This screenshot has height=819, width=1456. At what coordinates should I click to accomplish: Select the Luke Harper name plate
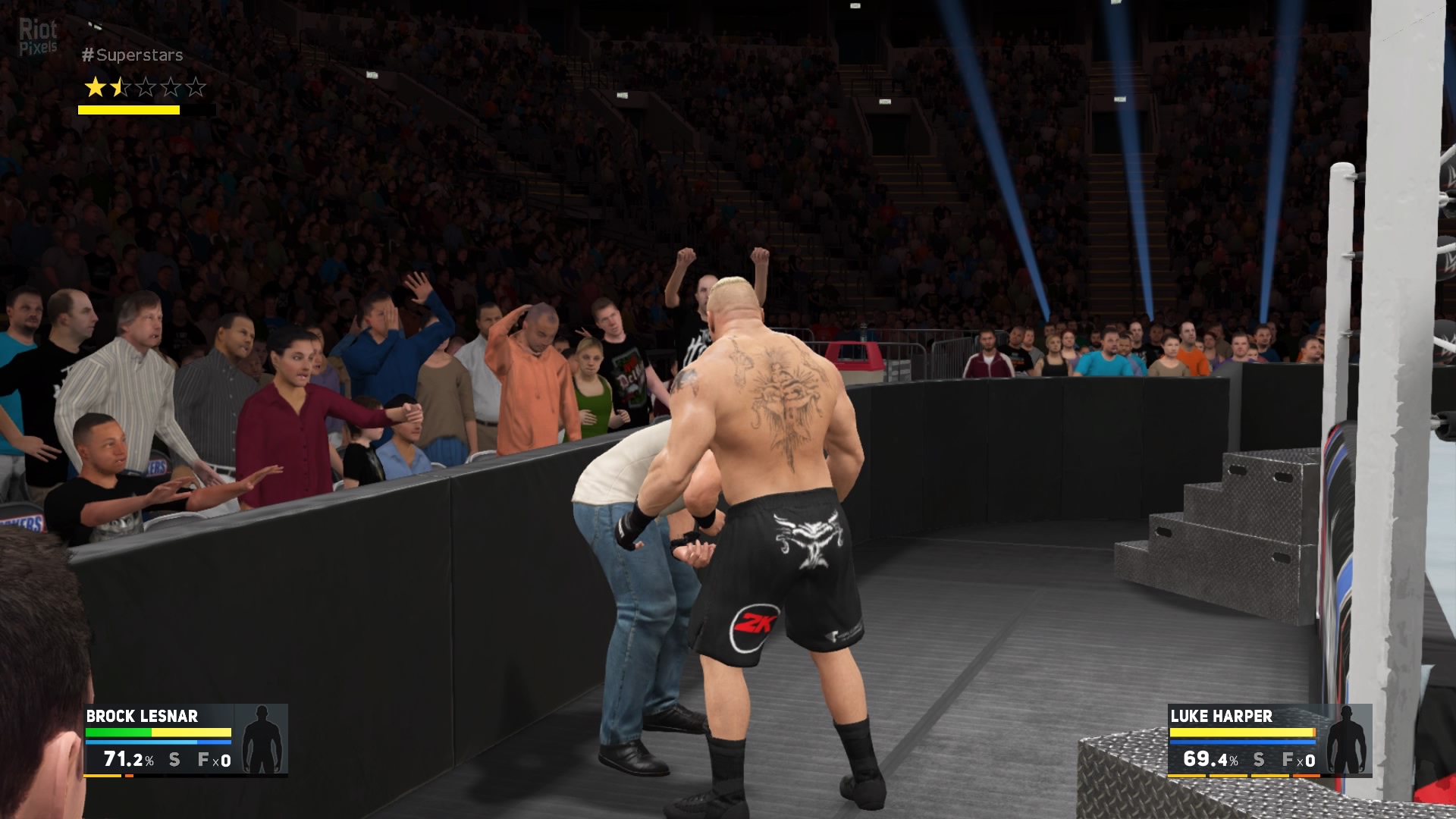tap(1221, 716)
